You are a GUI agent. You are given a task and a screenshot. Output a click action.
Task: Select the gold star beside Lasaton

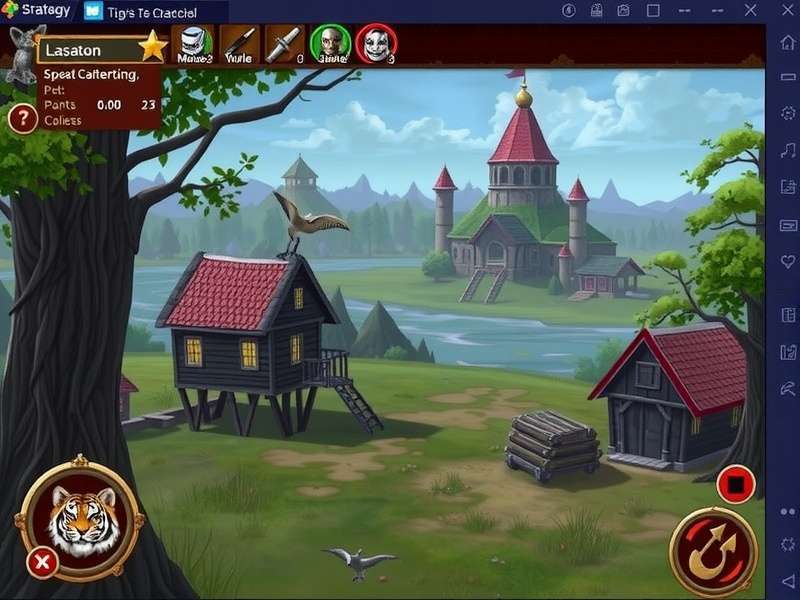(x=152, y=46)
